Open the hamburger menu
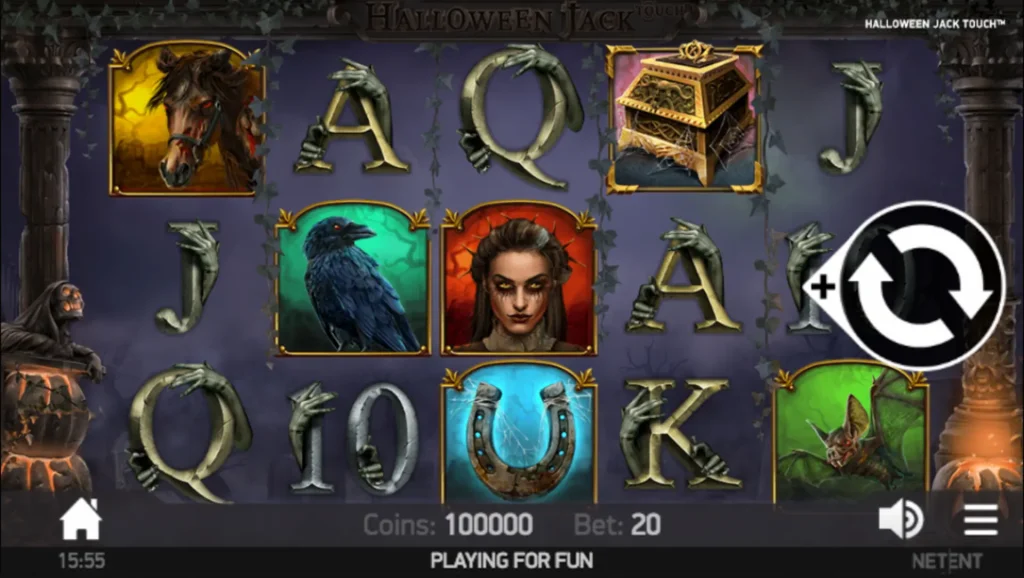 coord(980,519)
